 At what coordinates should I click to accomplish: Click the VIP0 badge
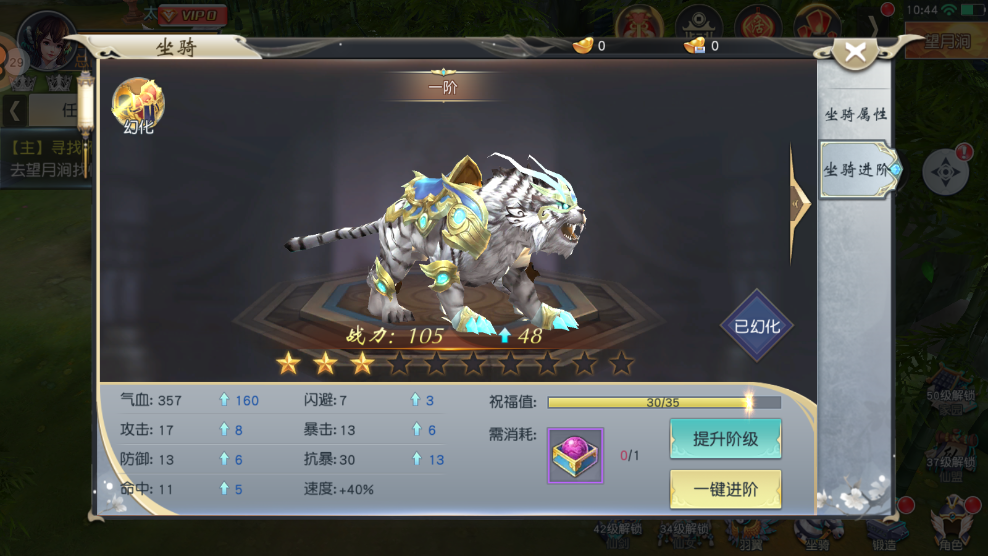click(x=193, y=15)
